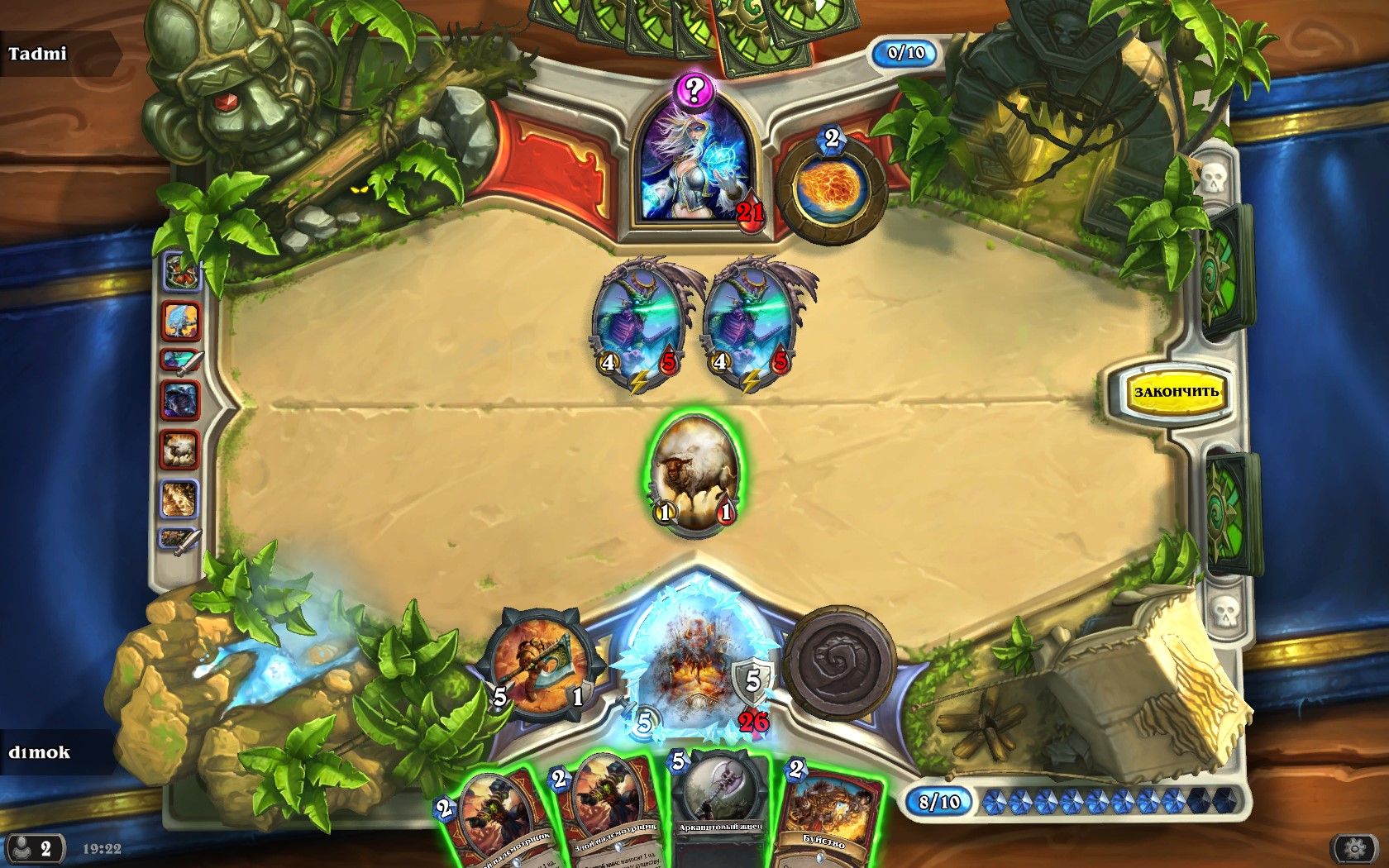End the turn with the yellow ЗАКОНЧИТЬ button
1389x868 pixels.
pyautogui.click(x=1175, y=392)
